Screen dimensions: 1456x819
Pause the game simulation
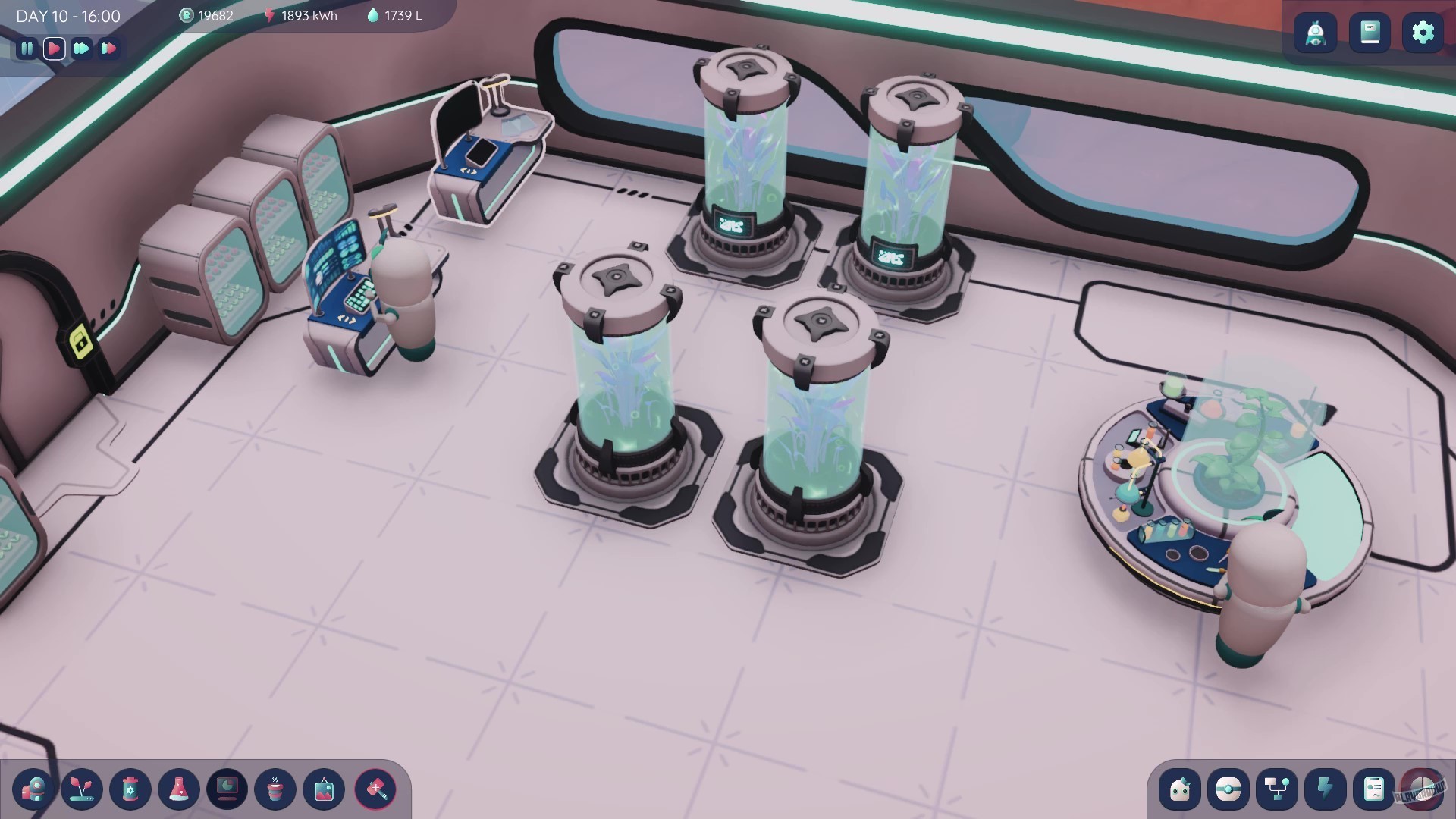pos(27,49)
